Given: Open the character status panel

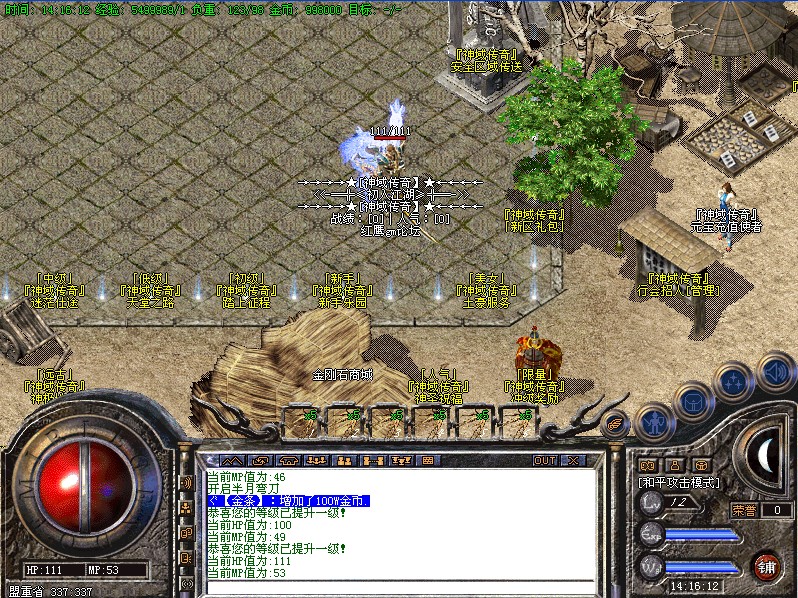Looking at the screenshot, I should click(653, 423).
